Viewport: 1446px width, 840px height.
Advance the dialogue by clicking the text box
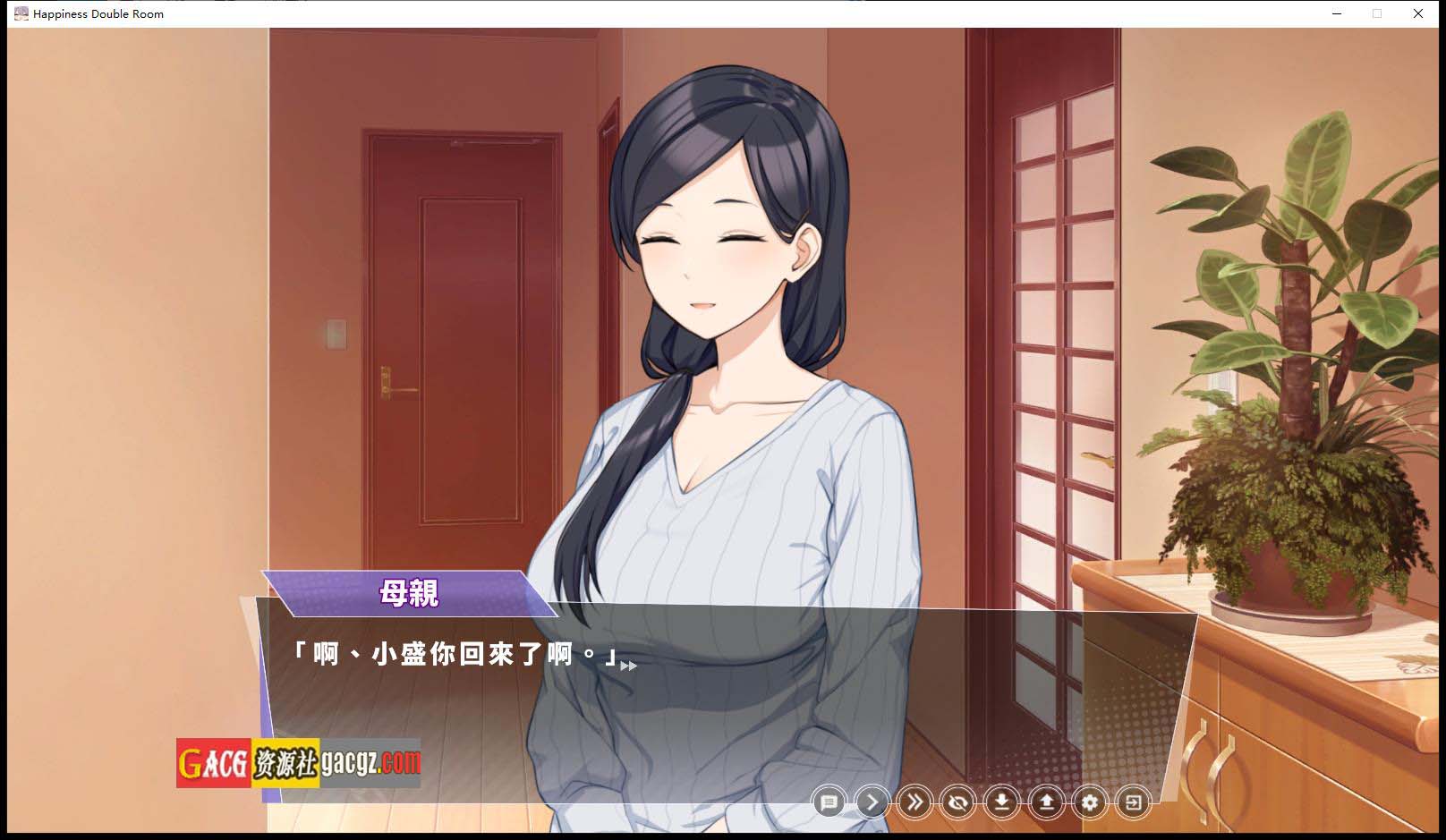click(716, 698)
